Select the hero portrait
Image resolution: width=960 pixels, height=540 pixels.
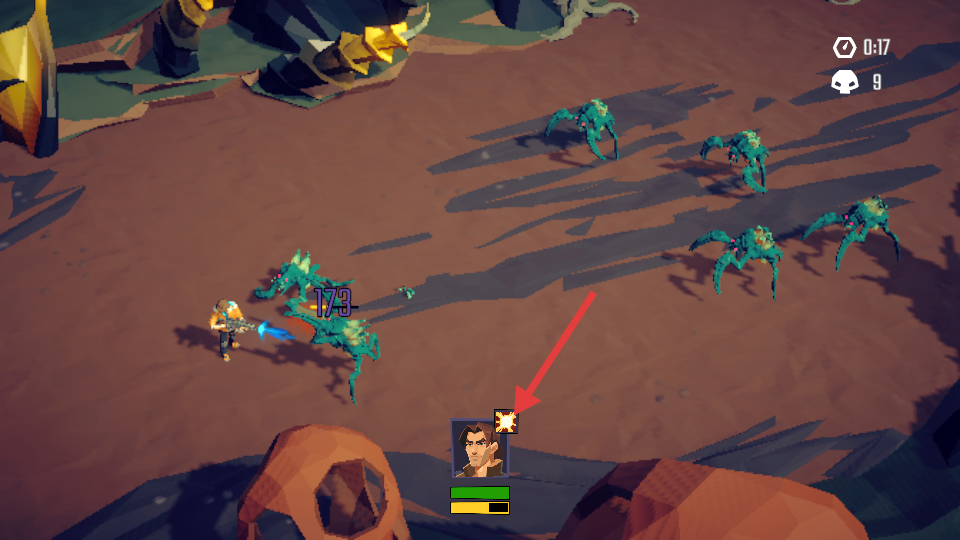477,450
